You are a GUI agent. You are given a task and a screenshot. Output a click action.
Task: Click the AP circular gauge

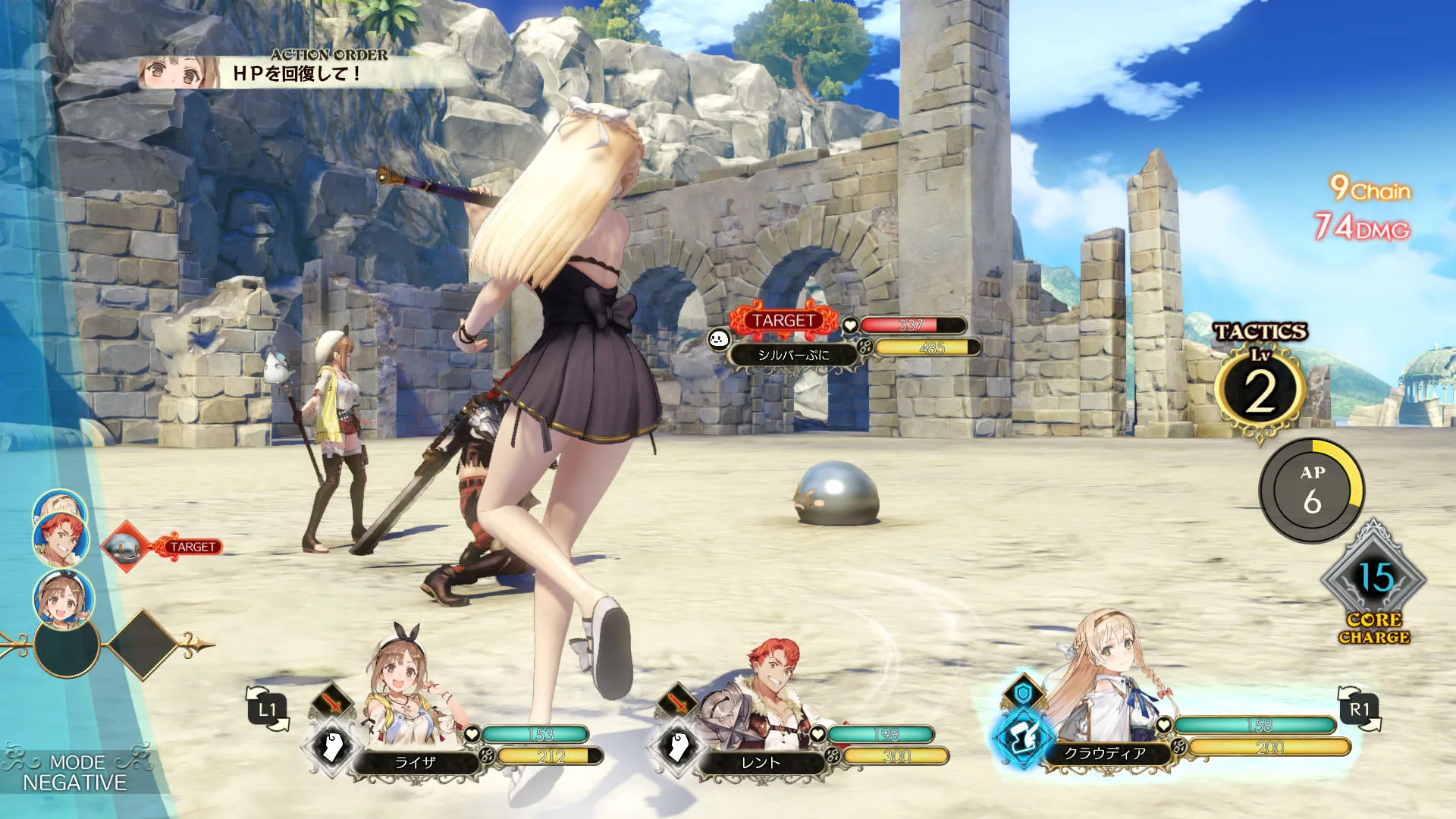[x=1311, y=491]
